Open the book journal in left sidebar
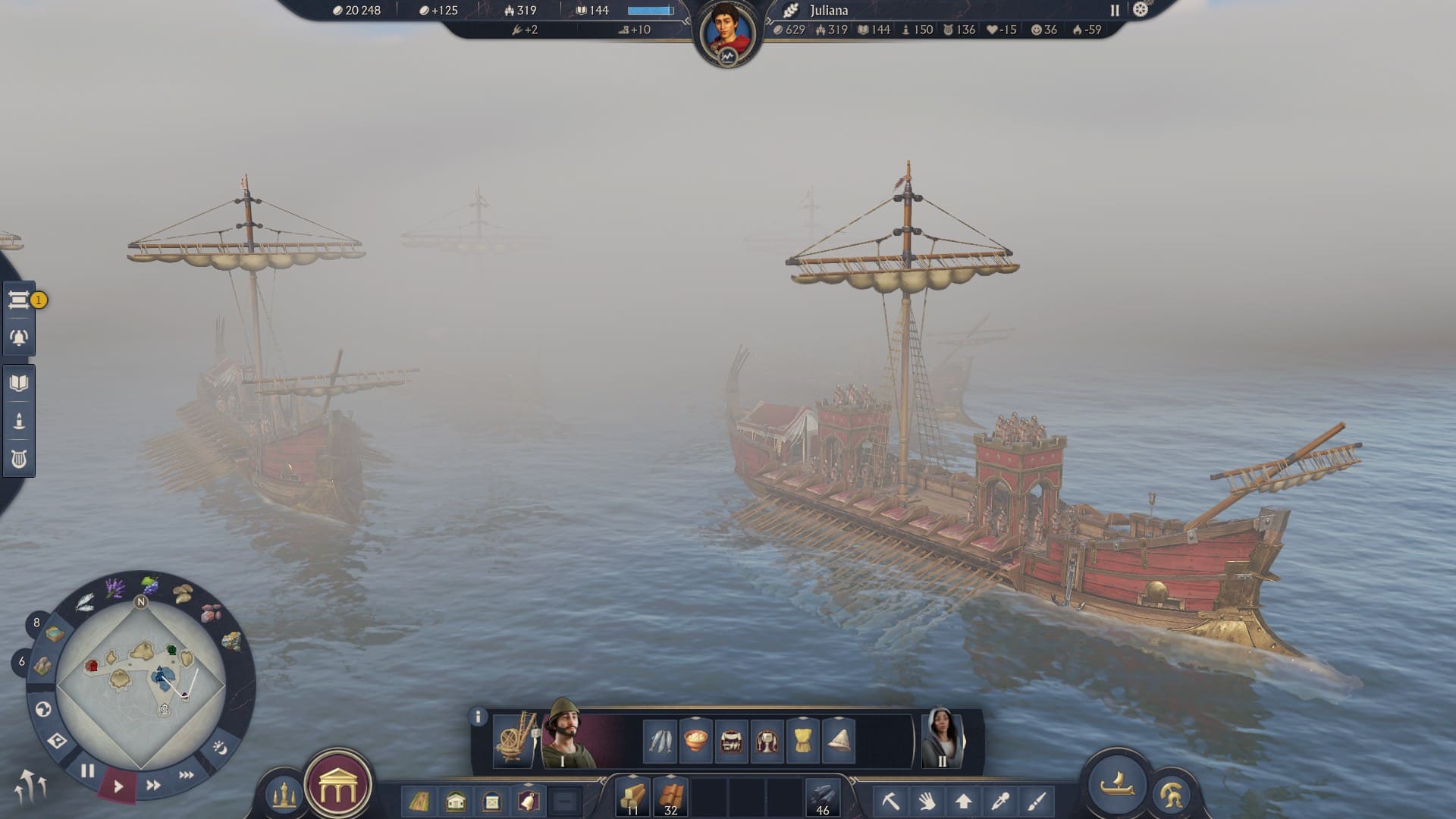Image resolution: width=1456 pixels, height=819 pixels. tap(20, 382)
